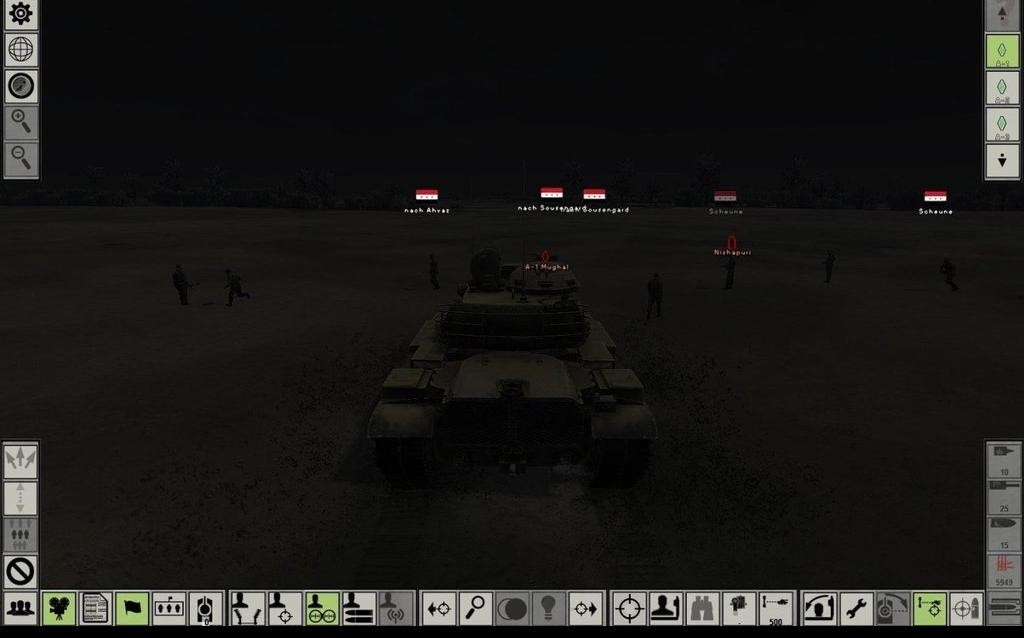Select the 500 range tank button
This screenshot has height=638, width=1024.
(x=775, y=607)
